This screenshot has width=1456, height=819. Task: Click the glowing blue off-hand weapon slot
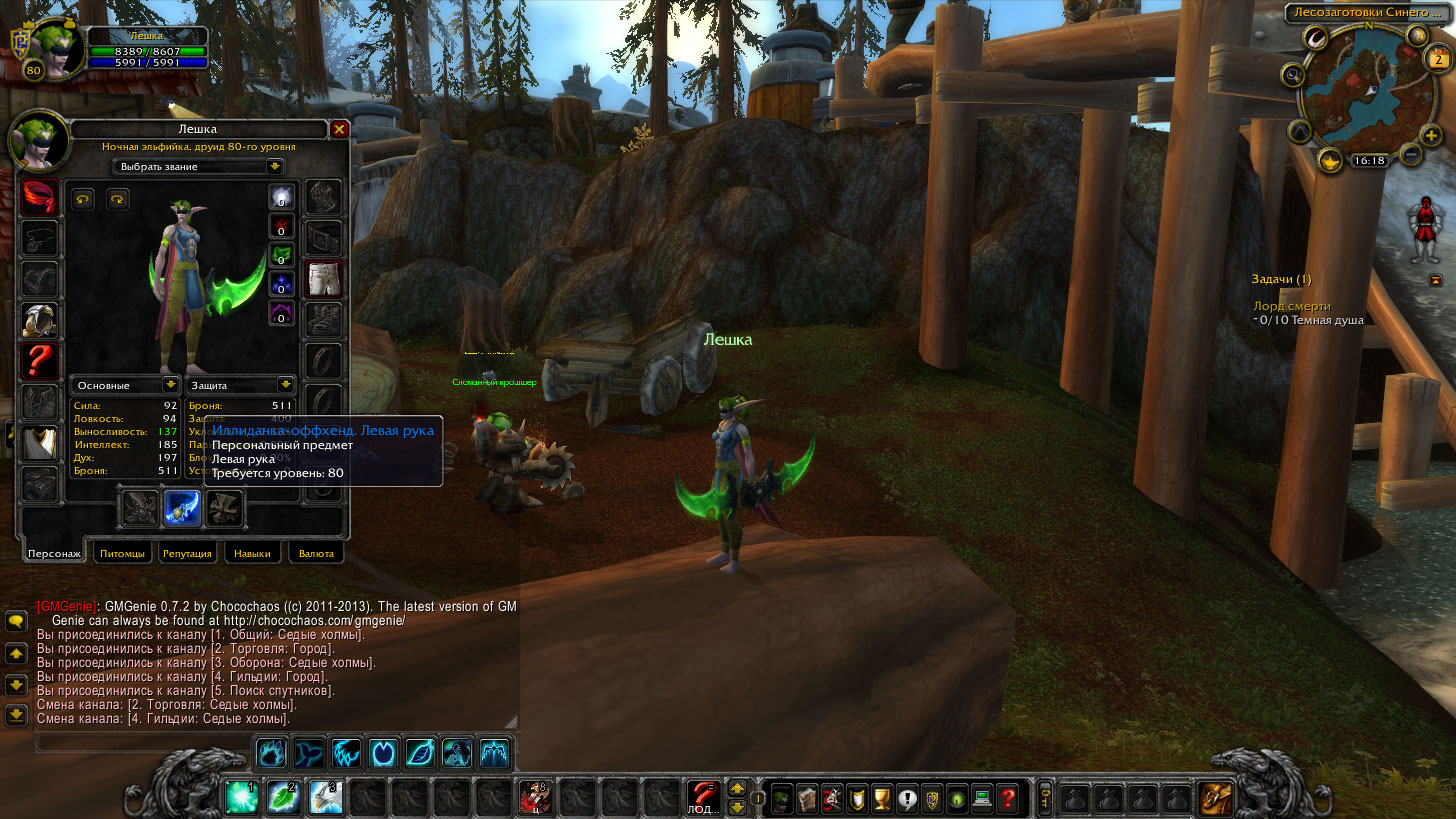pos(182,508)
